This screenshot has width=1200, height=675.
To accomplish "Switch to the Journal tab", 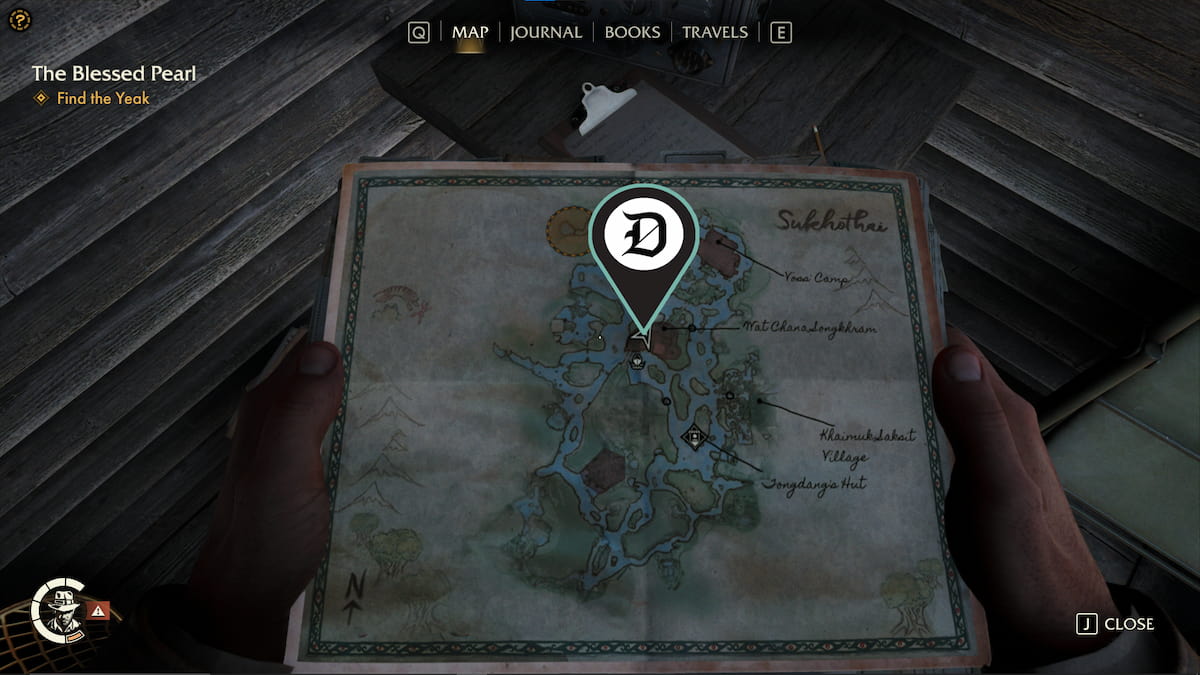I will tap(545, 32).
